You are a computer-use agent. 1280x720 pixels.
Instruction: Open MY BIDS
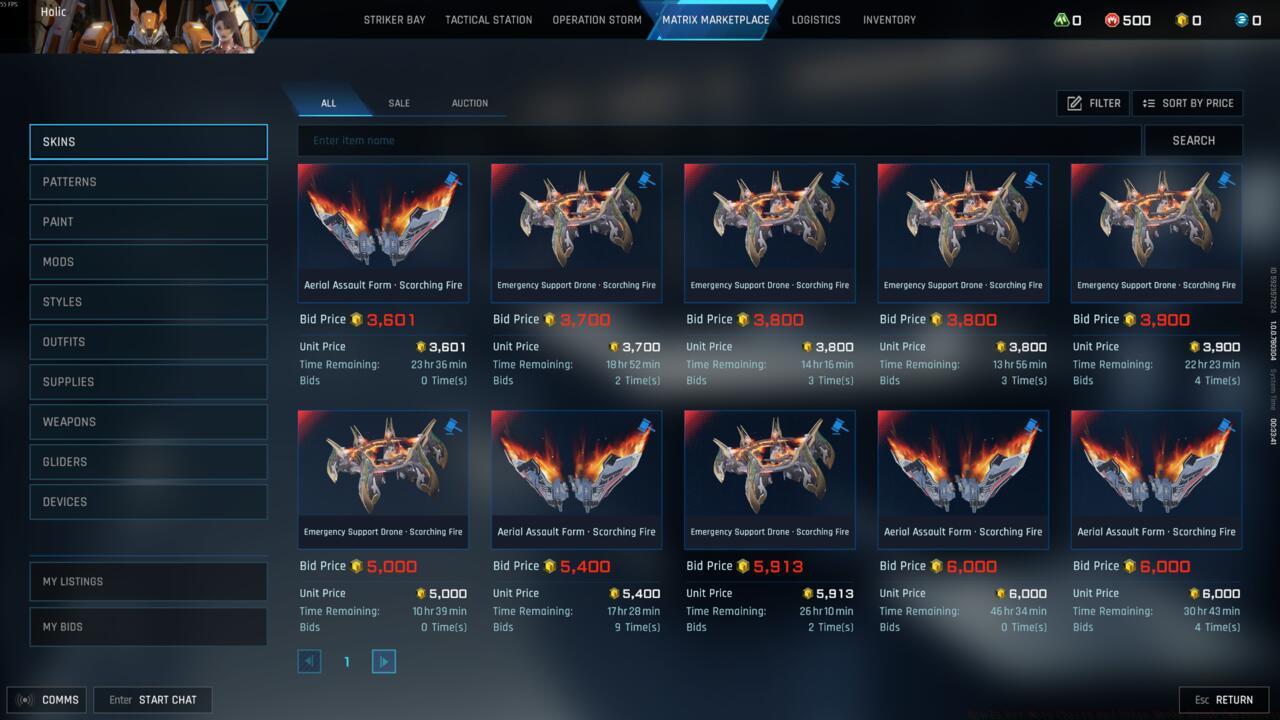tap(148, 627)
